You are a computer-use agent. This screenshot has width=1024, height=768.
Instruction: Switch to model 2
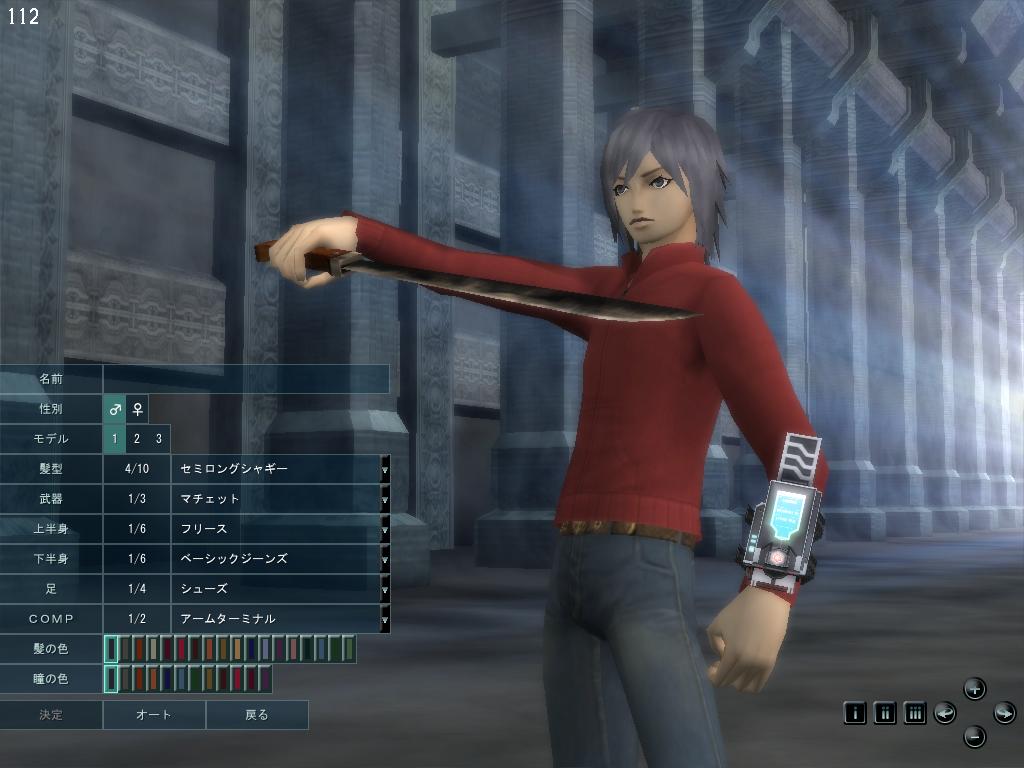(x=137, y=439)
